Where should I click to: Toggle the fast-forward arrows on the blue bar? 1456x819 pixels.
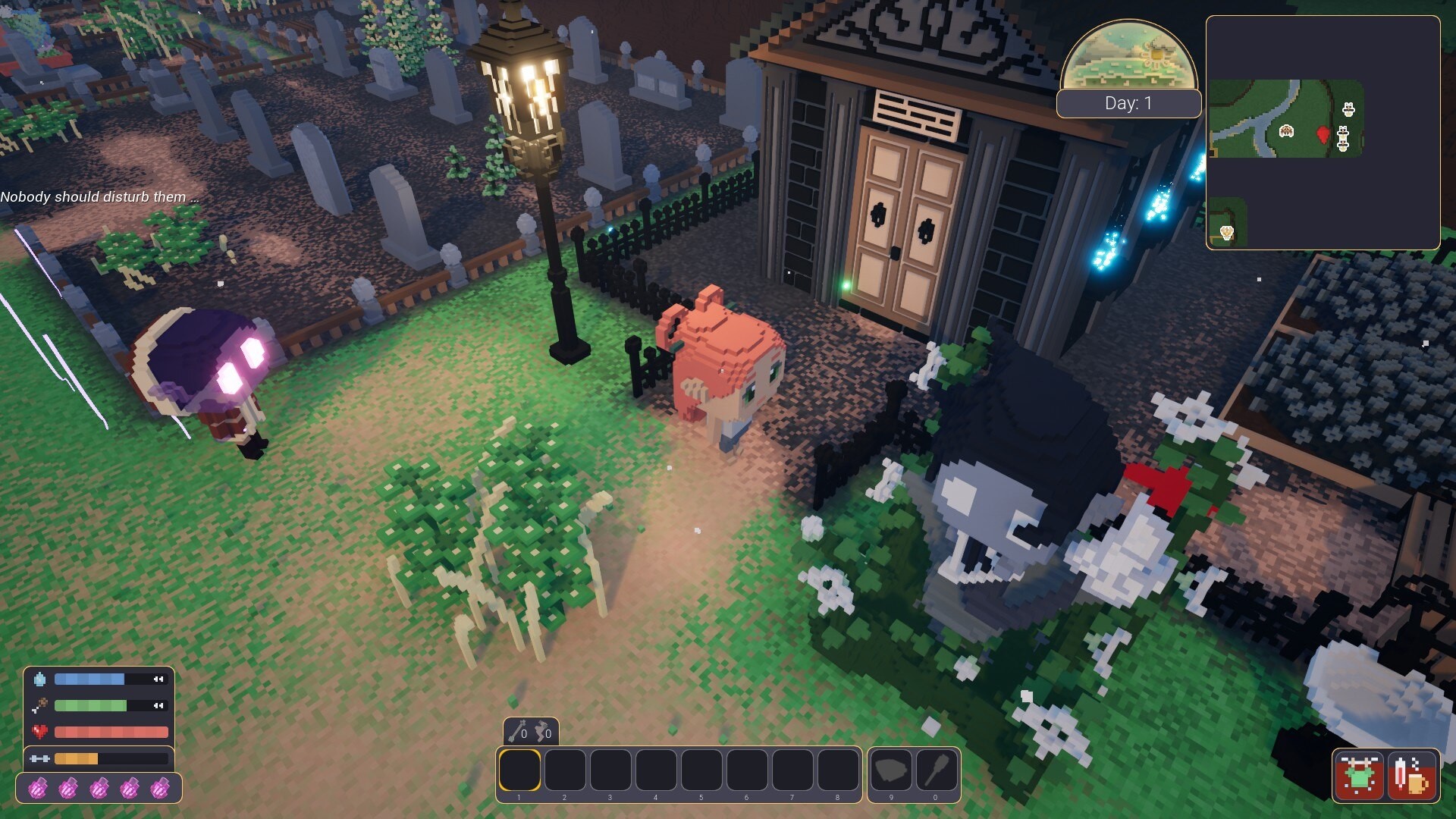[x=158, y=679]
